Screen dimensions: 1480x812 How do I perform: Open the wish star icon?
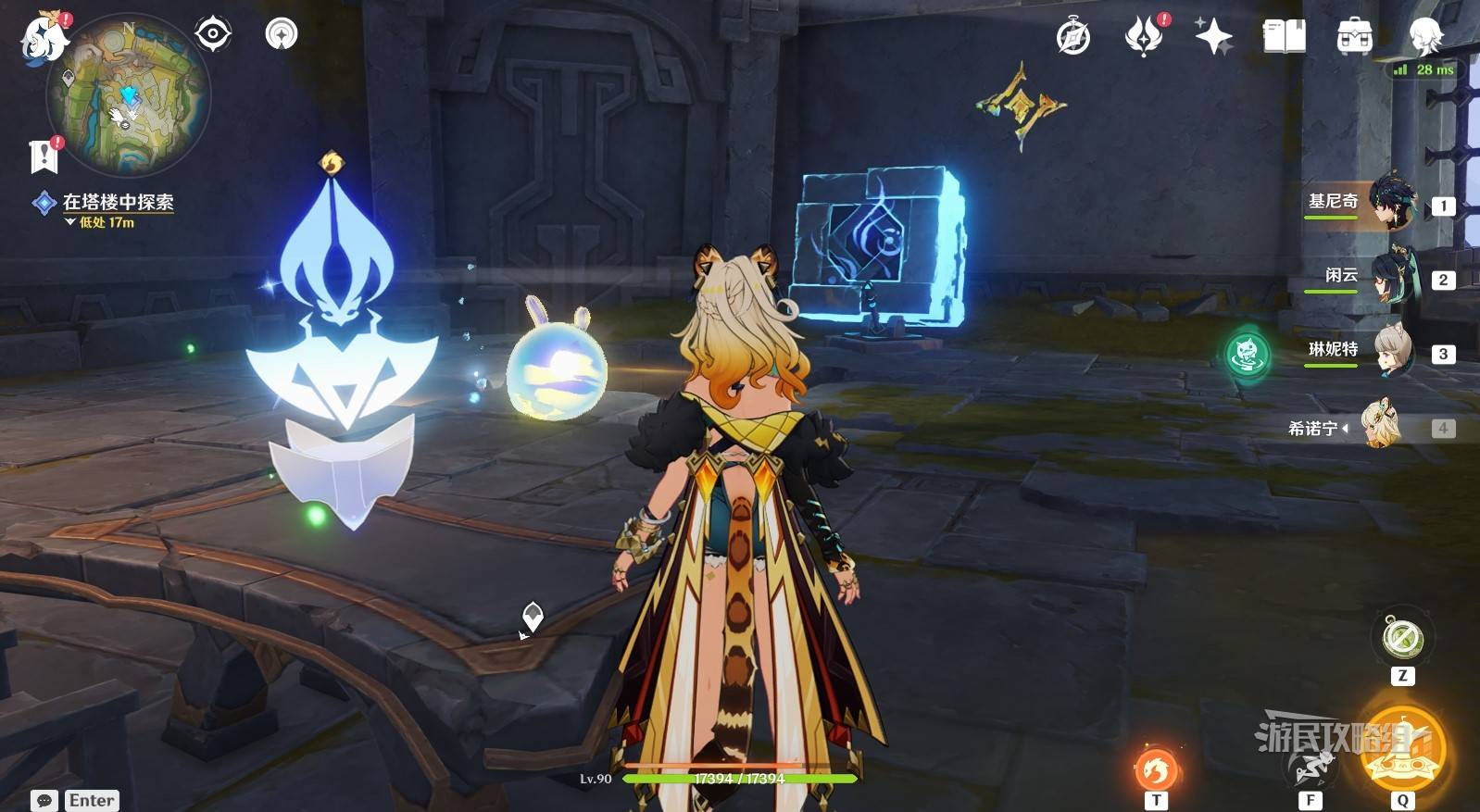coord(1213,37)
